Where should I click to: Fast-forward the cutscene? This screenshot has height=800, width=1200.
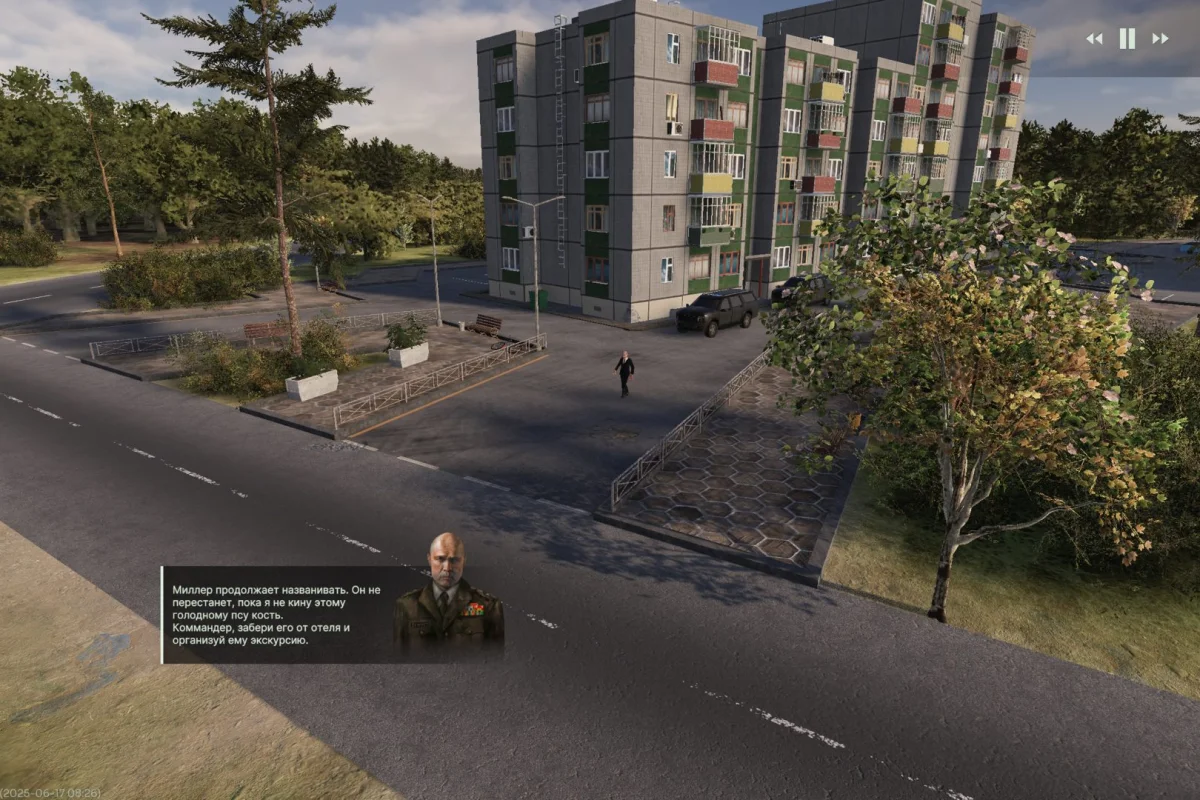(1160, 39)
